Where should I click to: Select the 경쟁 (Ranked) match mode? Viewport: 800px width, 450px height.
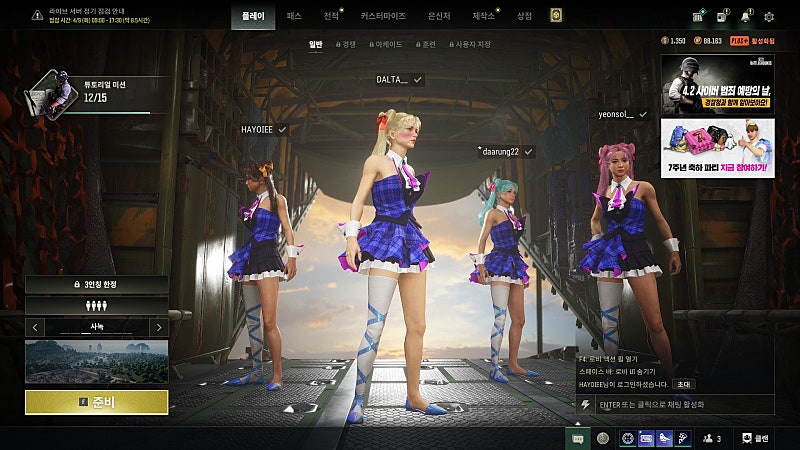346,44
